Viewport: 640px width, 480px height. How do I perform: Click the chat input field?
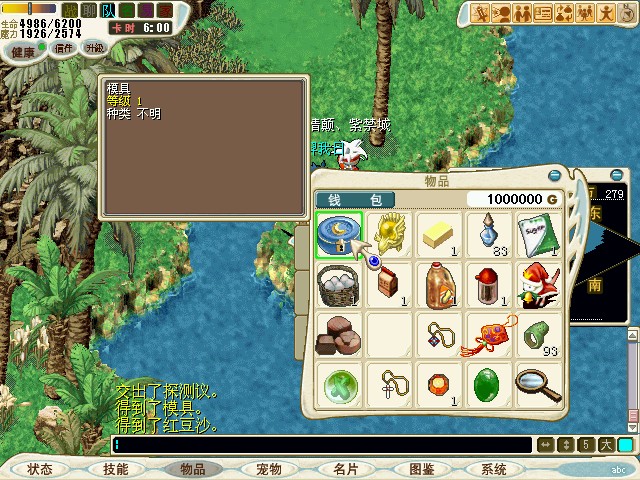320,445
